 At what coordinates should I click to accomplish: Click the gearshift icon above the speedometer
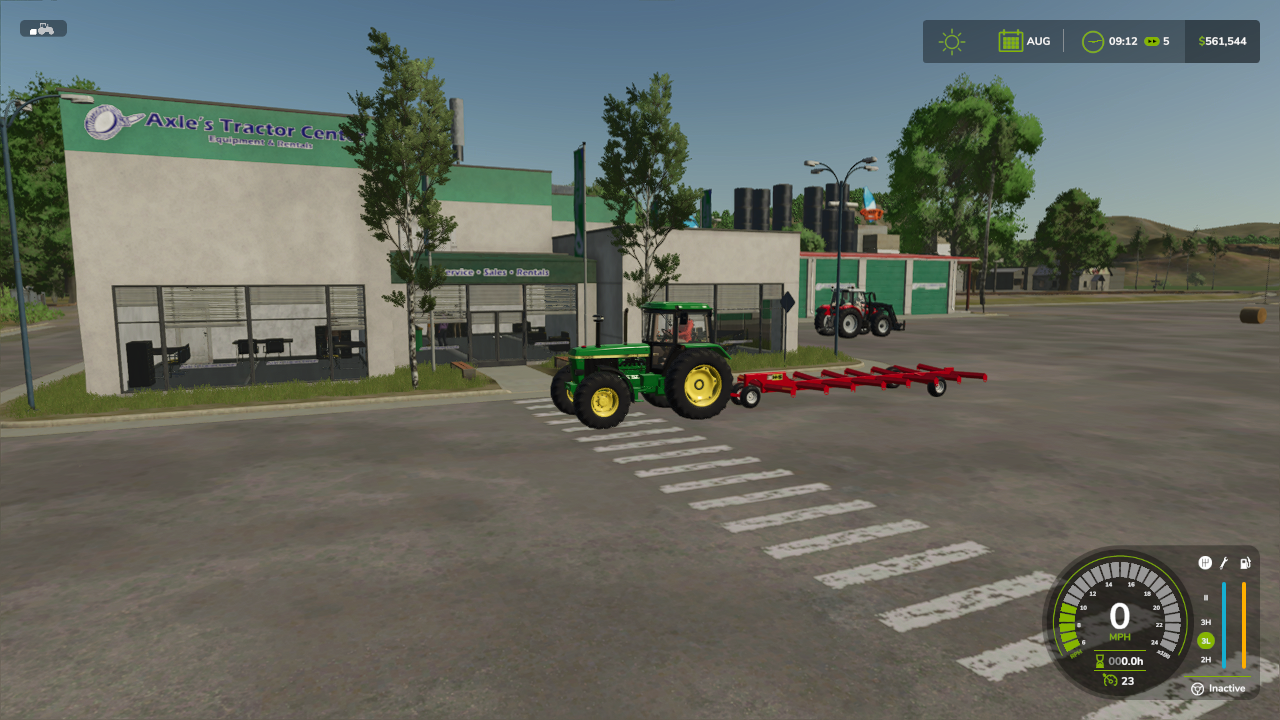[x=1205, y=563]
